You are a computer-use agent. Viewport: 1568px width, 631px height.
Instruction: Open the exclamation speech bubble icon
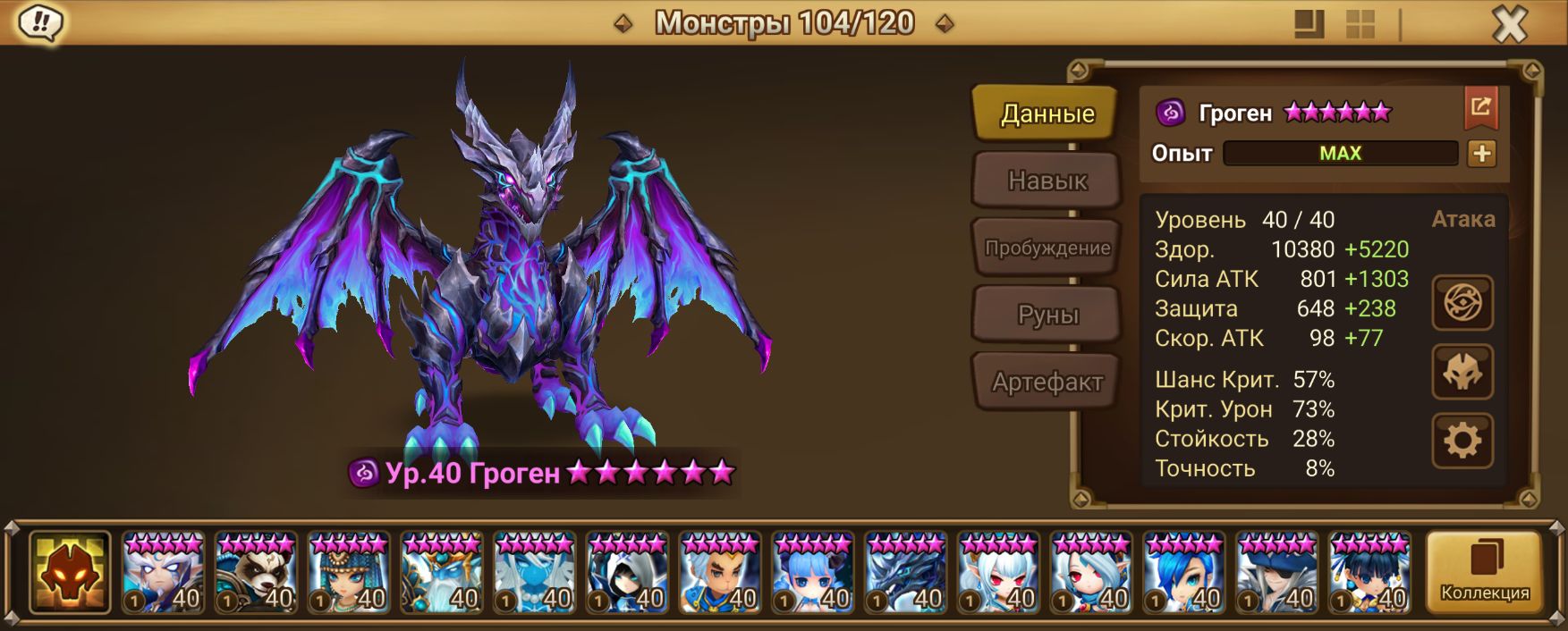pyautogui.click(x=39, y=23)
